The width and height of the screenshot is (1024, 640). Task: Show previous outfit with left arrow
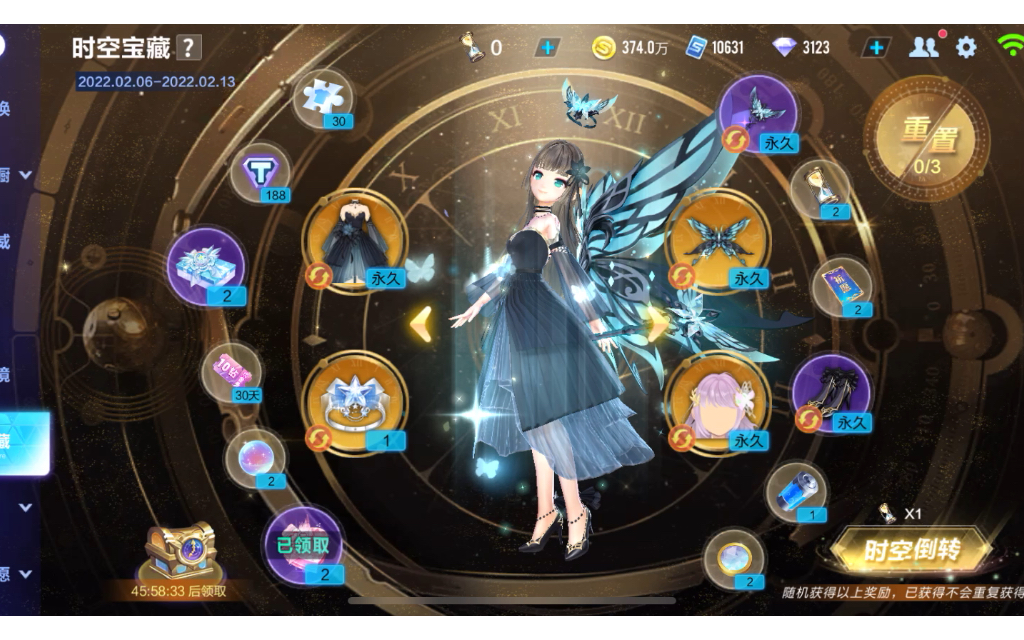coord(421,324)
